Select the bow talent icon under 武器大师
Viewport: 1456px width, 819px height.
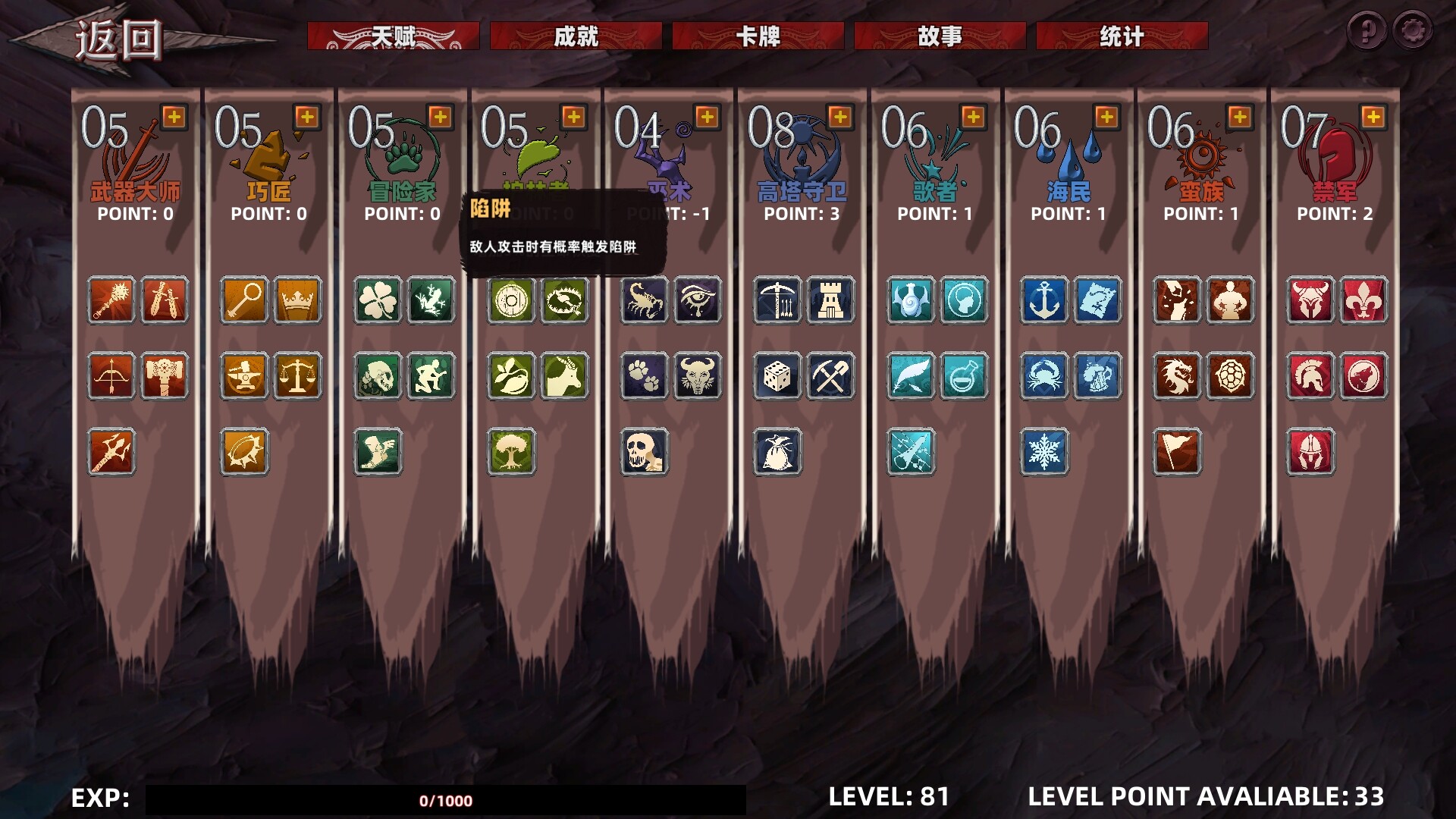pos(111,376)
